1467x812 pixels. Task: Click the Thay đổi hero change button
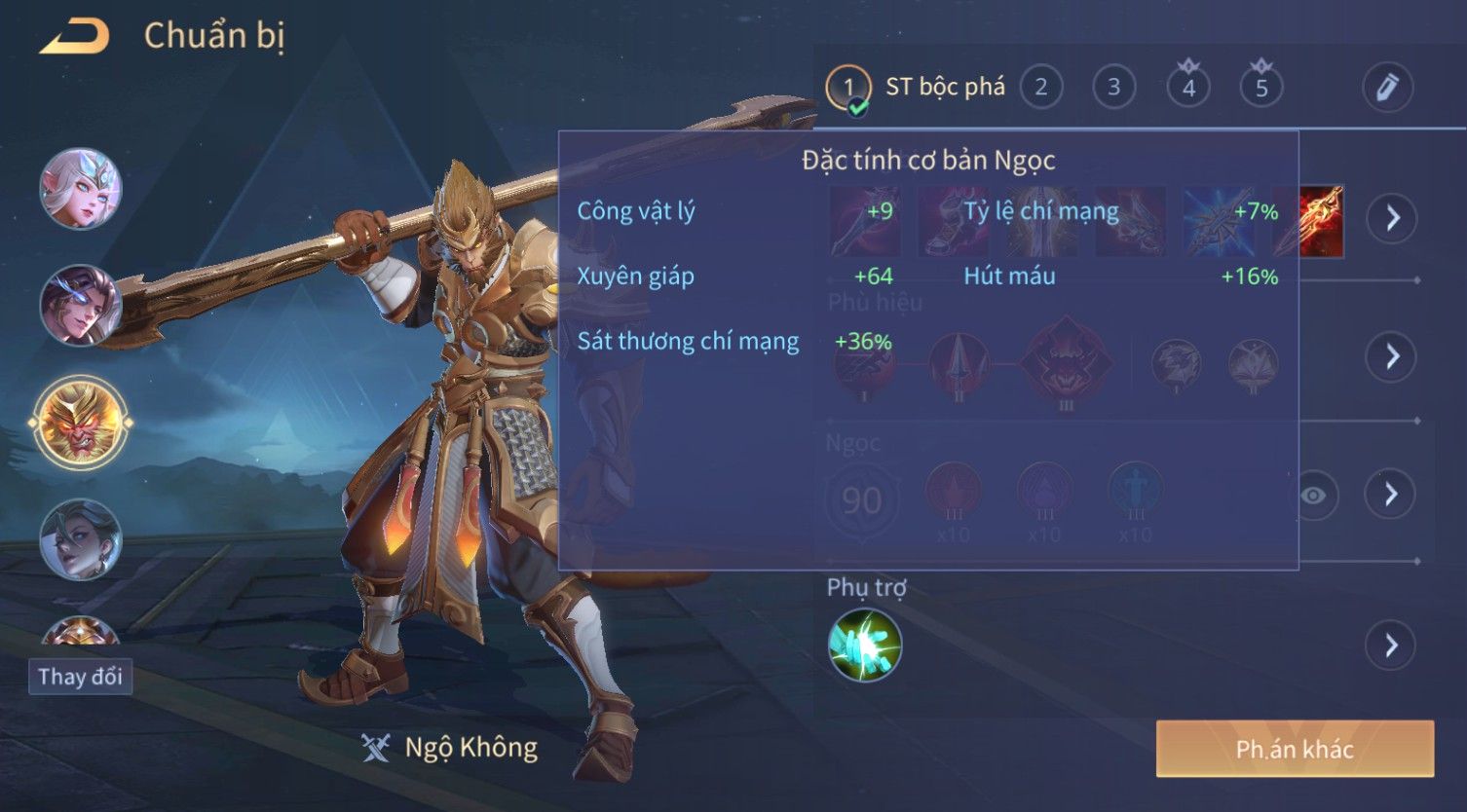(80, 677)
